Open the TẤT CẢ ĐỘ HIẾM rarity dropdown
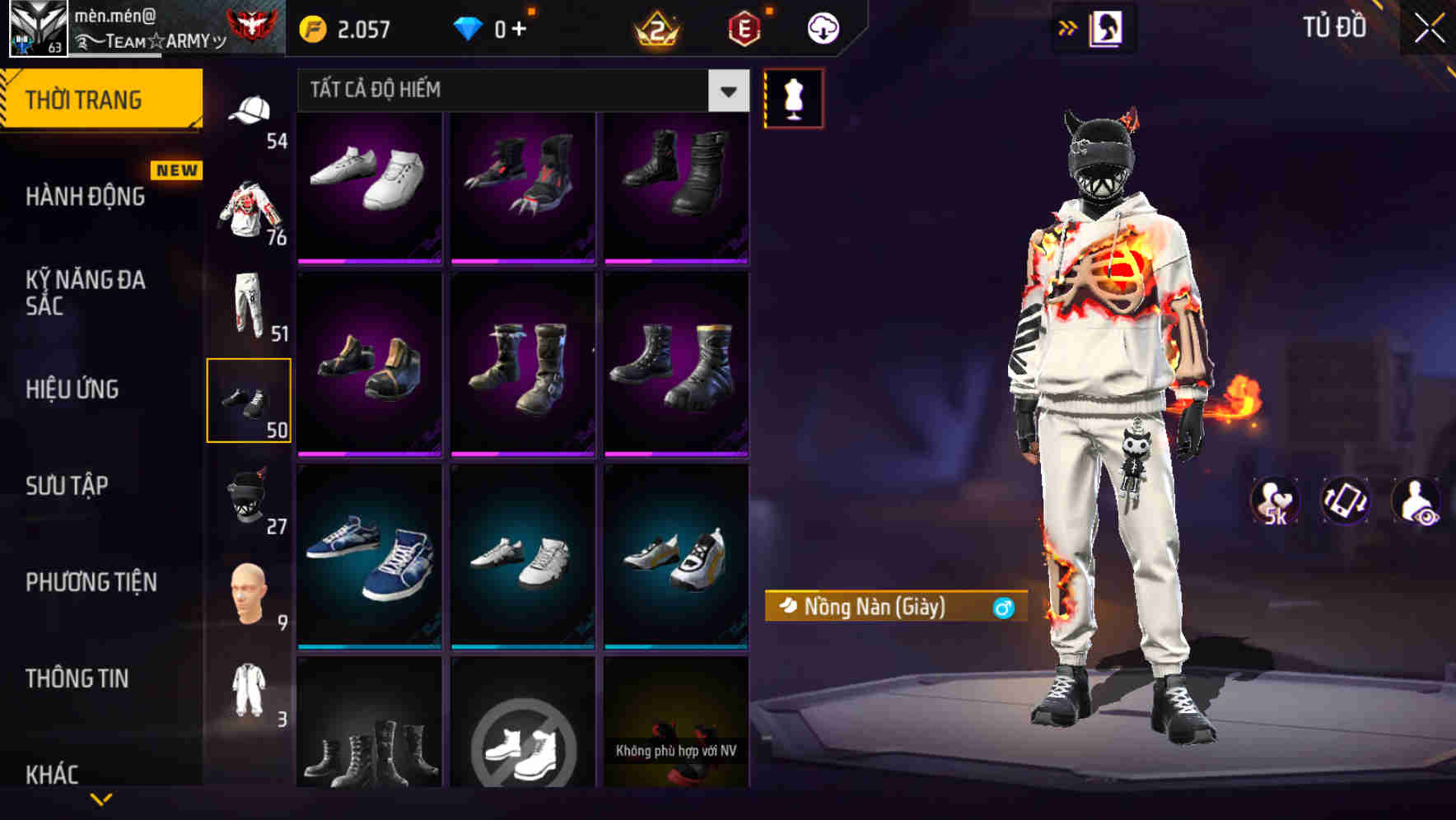The image size is (1456, 820). [x=519, y=90]
